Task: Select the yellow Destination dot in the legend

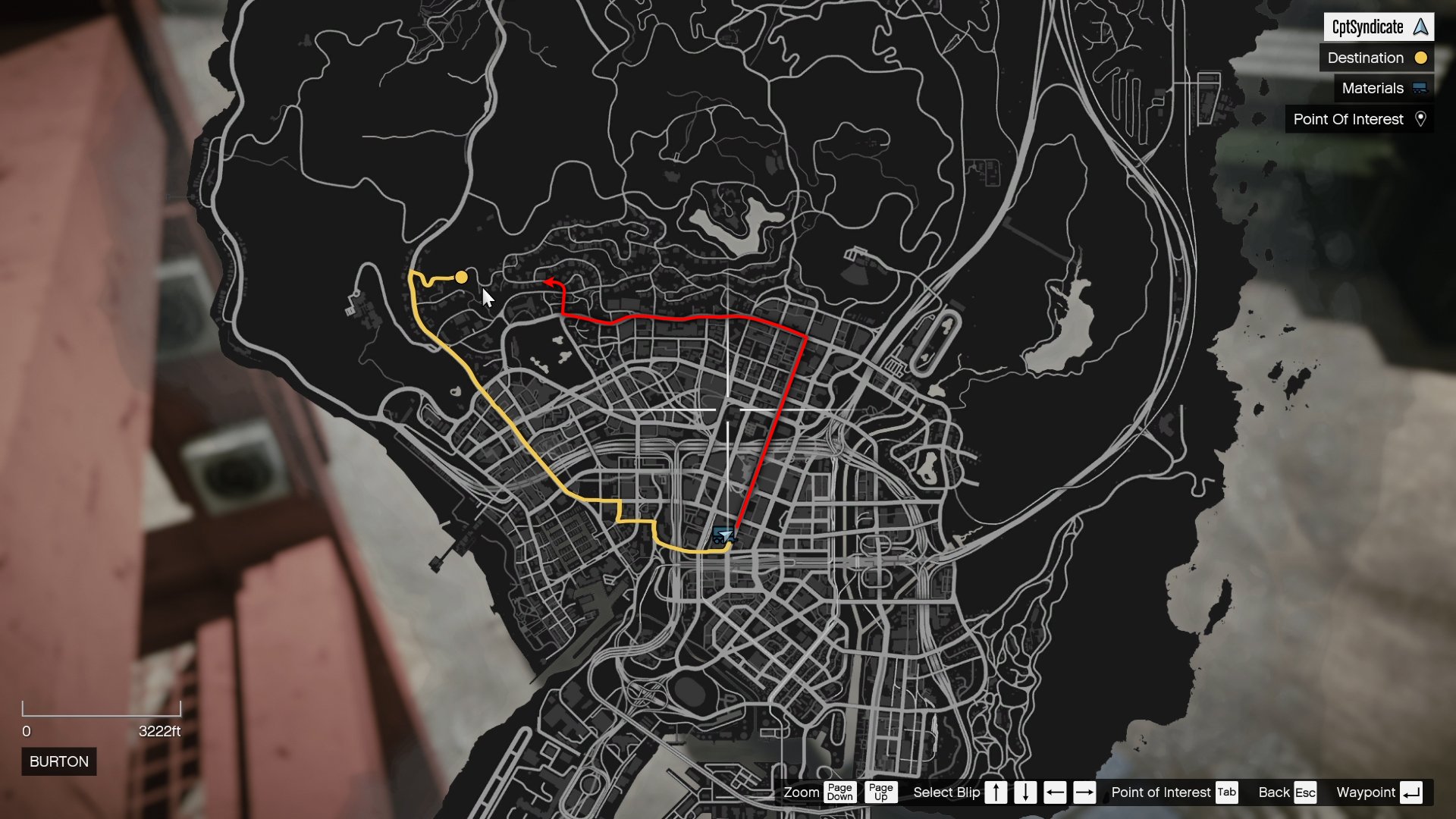Action: point(1420,58)
